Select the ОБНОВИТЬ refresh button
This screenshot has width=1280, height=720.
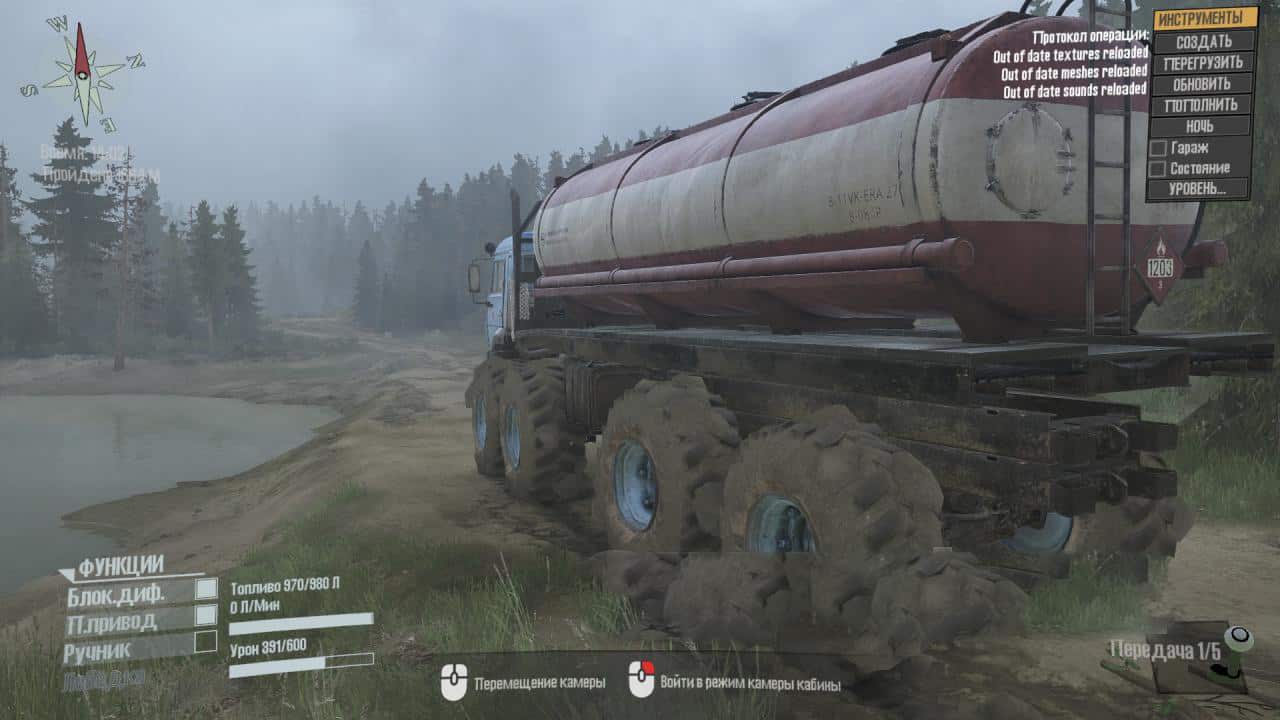[1203, 84]
